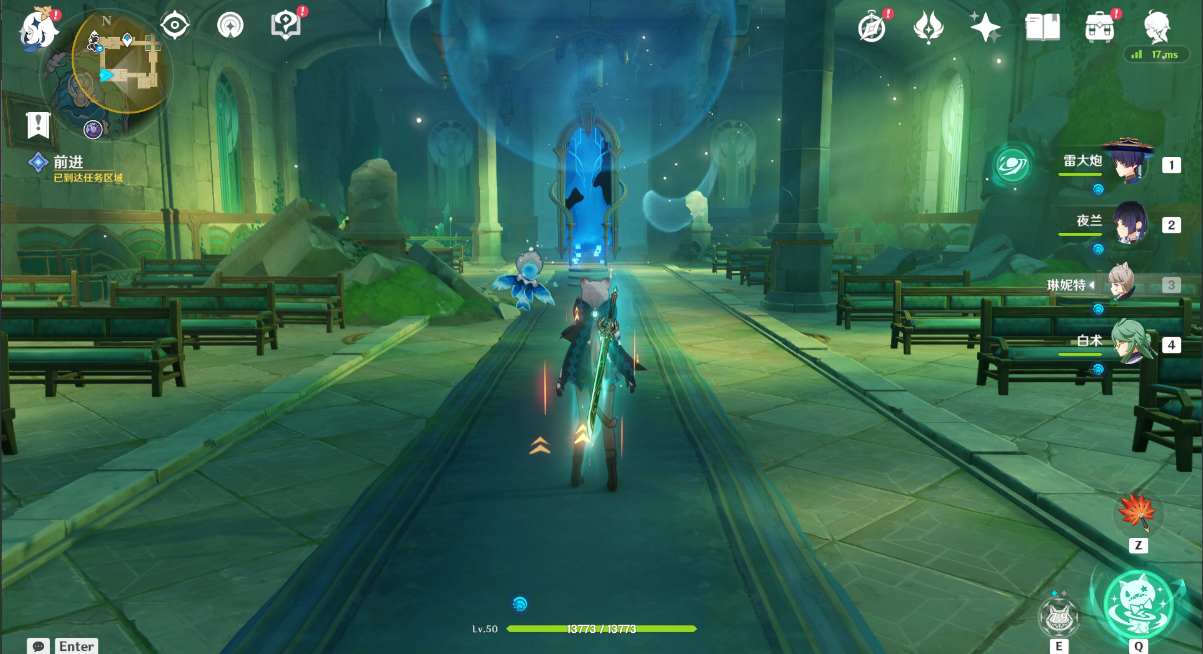Click the bookmark quest icon below the minimap
Image resolution: width=1203 pixels, height=654 pixels.
point(38,125)
